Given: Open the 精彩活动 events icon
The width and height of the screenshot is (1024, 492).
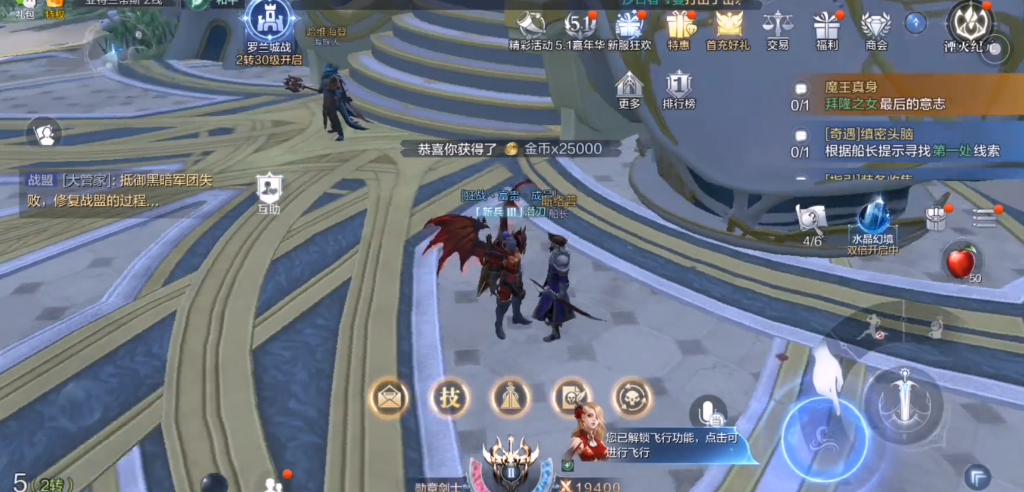Looking at the screenshot, I should click(532, 27).
